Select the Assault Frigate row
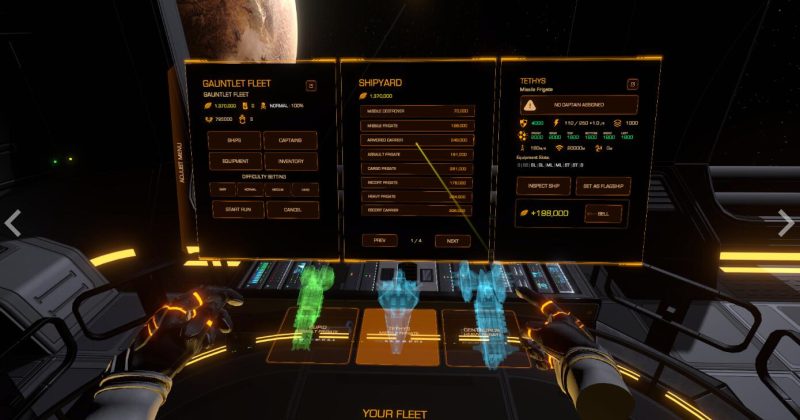 tap(417, 155)
